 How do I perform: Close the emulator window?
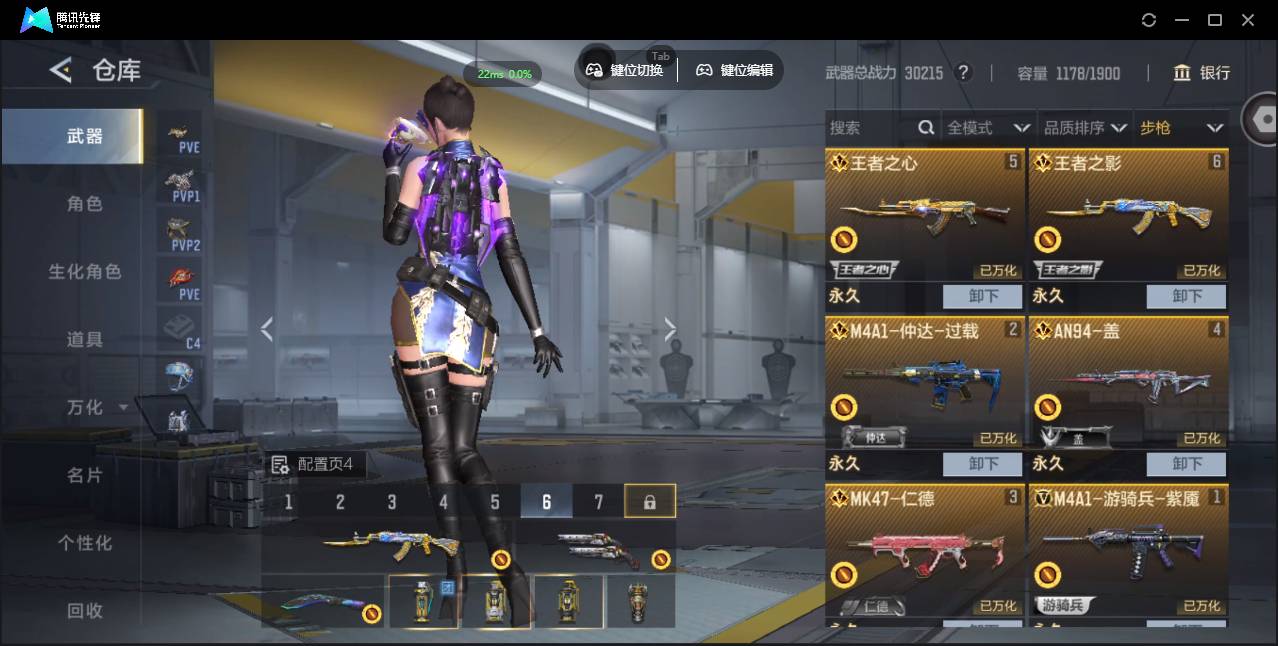point(1248,20)
